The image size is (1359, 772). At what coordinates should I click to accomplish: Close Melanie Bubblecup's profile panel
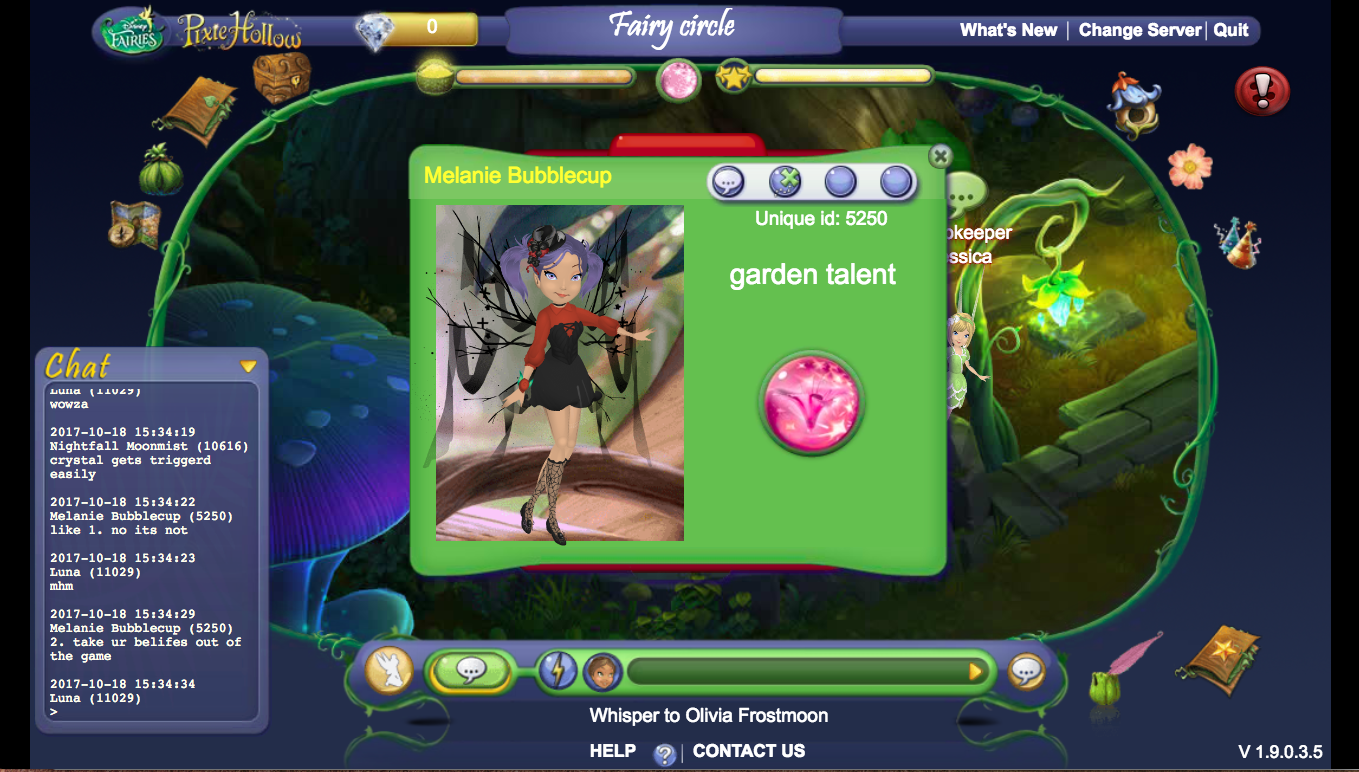pyautogui.click(x=939, y=156)
